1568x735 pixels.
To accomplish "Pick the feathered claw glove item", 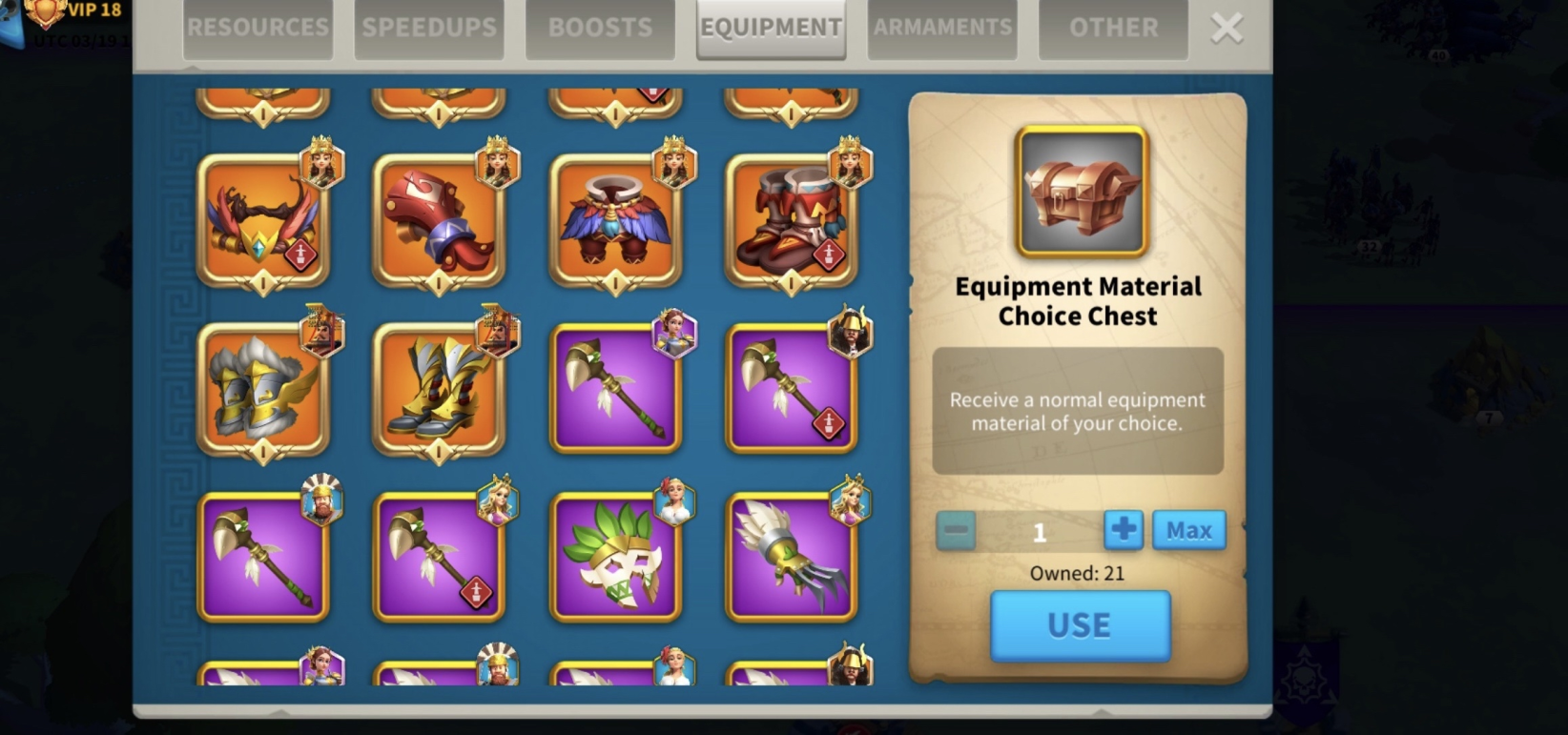I will point(791,559).
